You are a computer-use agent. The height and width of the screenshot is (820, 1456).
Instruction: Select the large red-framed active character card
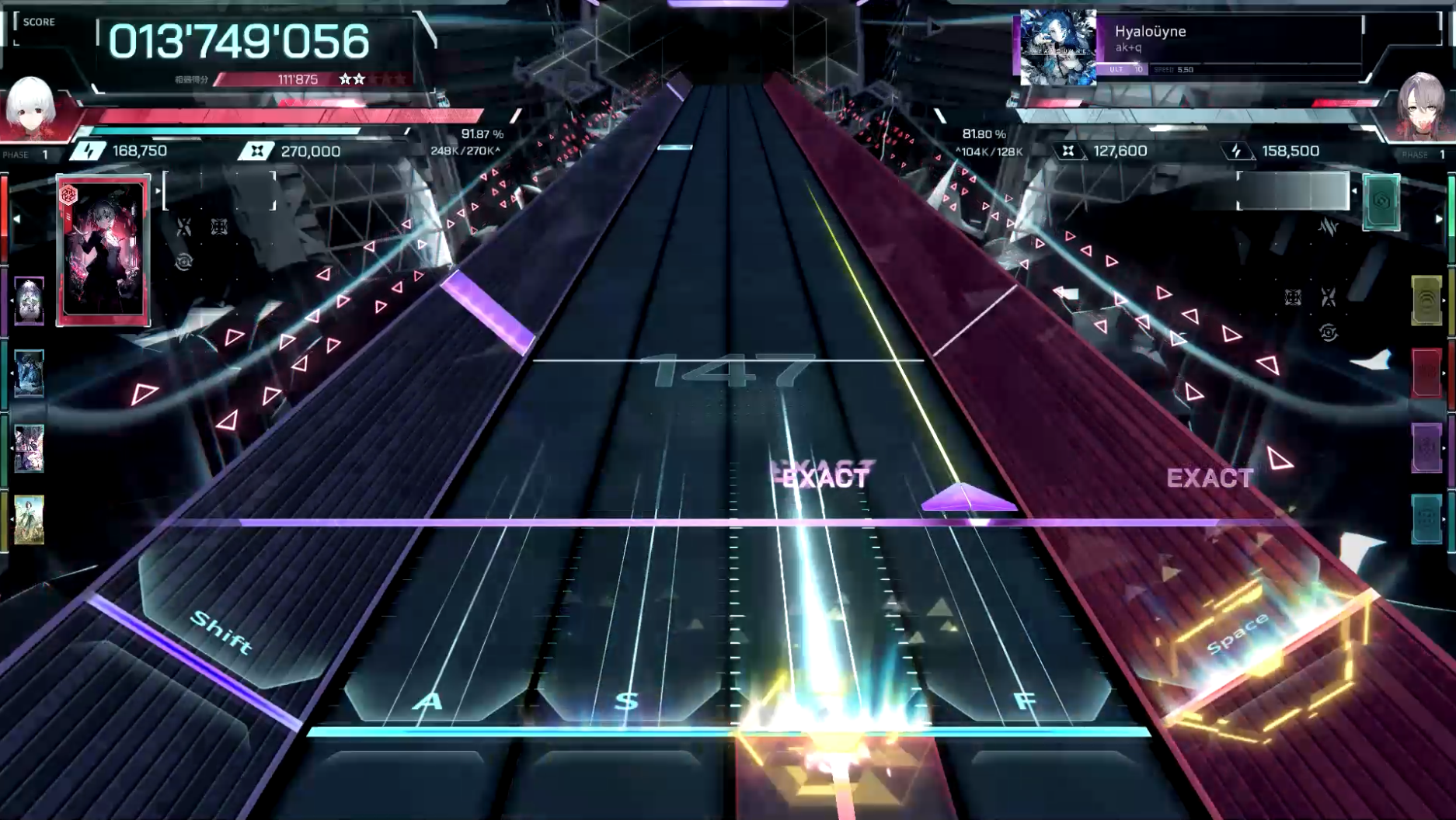pos(103,250)
